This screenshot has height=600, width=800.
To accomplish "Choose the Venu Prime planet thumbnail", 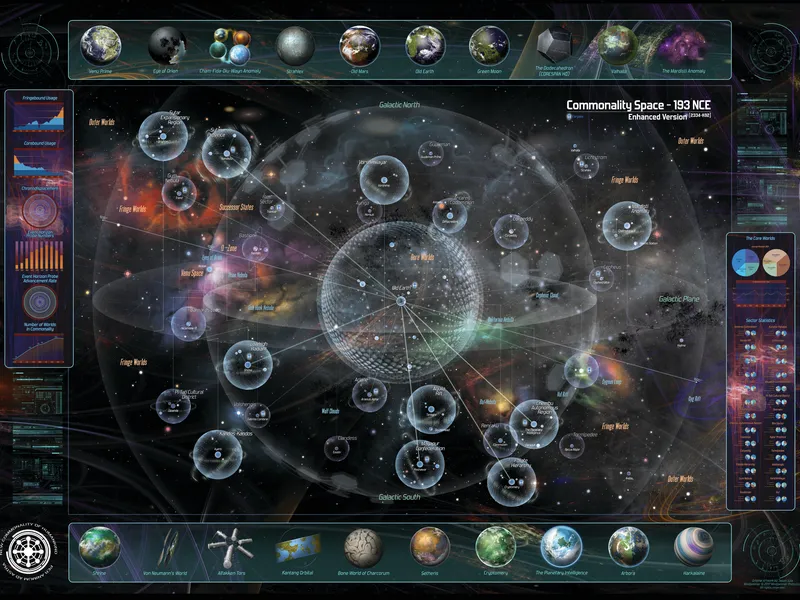I will [x=101, y=45].
